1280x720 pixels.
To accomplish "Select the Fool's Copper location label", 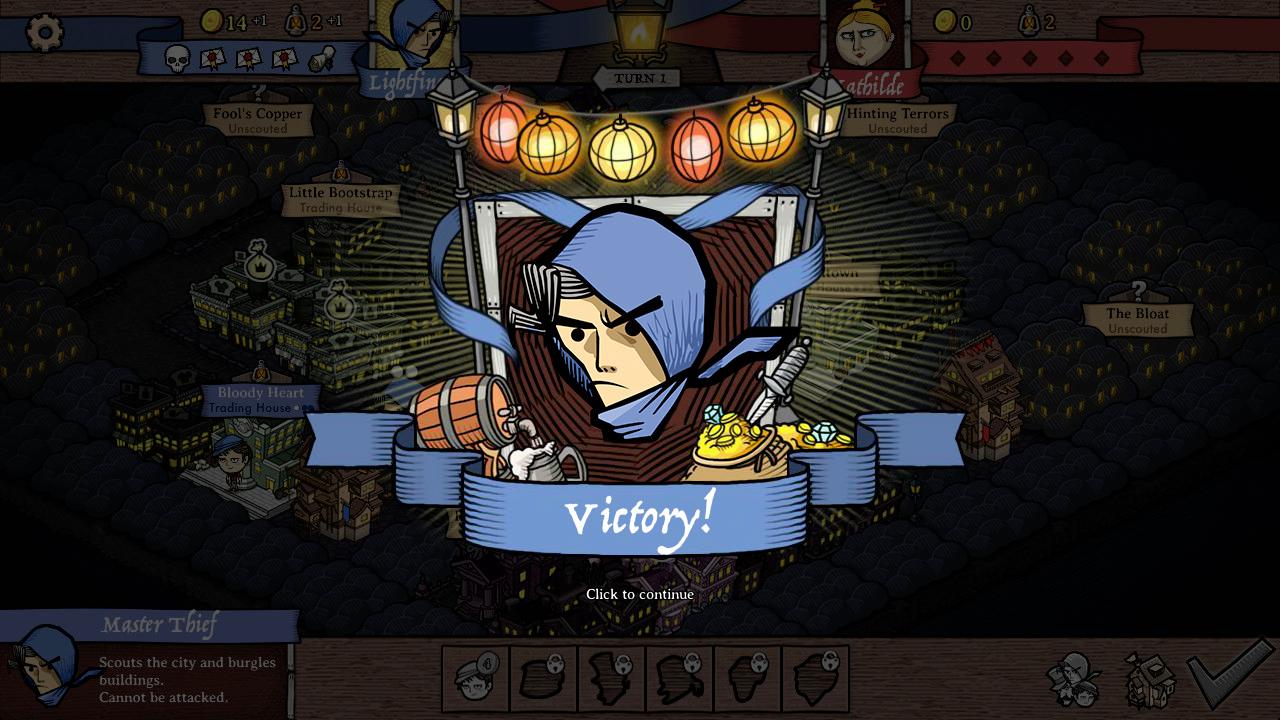I will point(257,119).
